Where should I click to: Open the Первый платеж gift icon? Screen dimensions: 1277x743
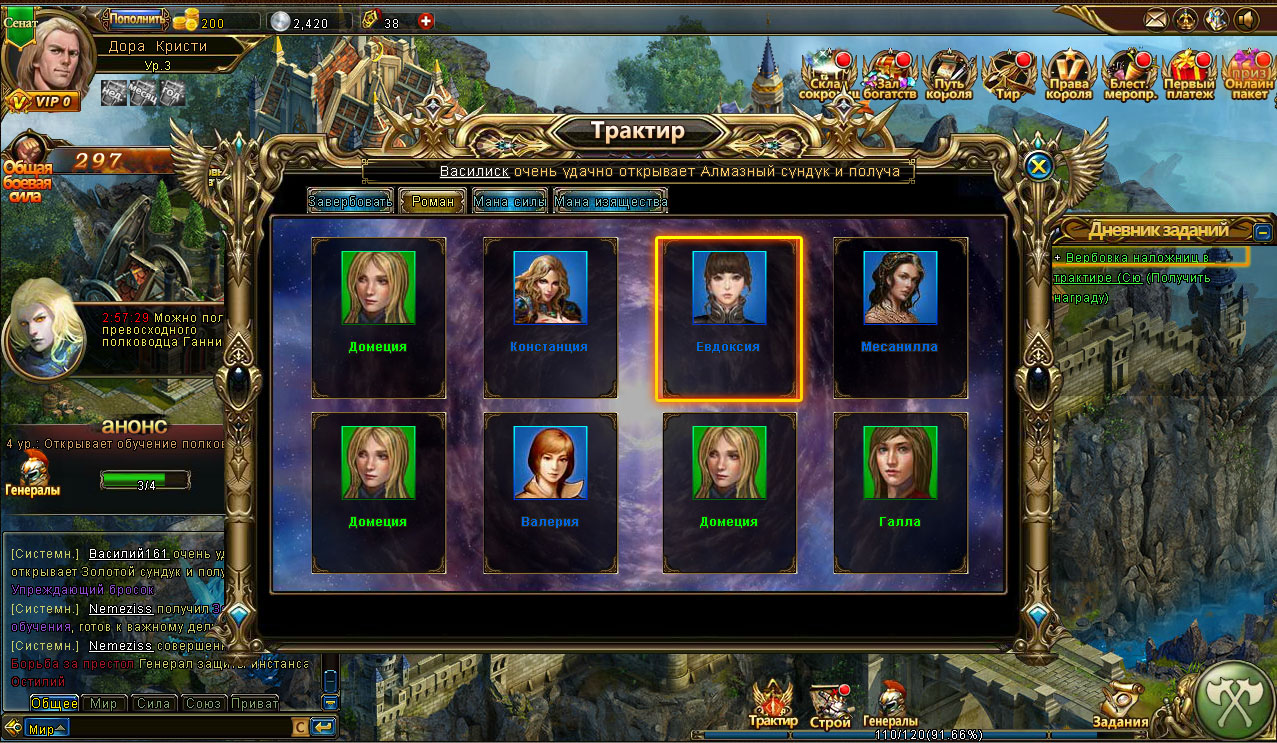(1189, 75)
